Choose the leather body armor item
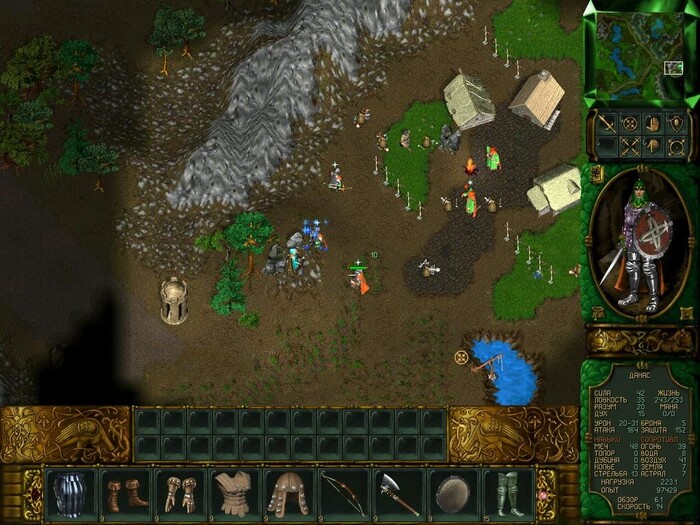The height and width of the screenshot is (525, 700). [234, 493]
